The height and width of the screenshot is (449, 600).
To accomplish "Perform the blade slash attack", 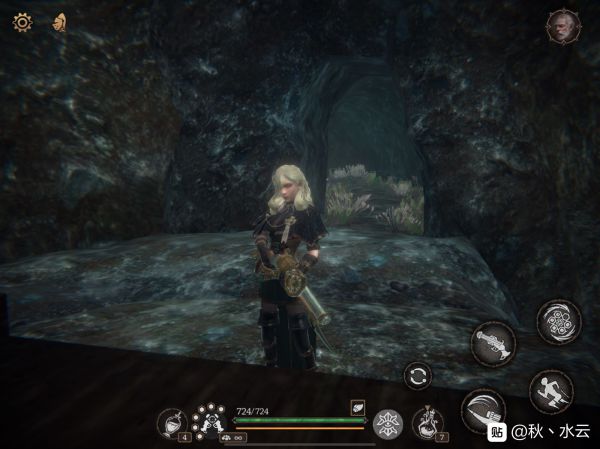I will coord(484,410).
